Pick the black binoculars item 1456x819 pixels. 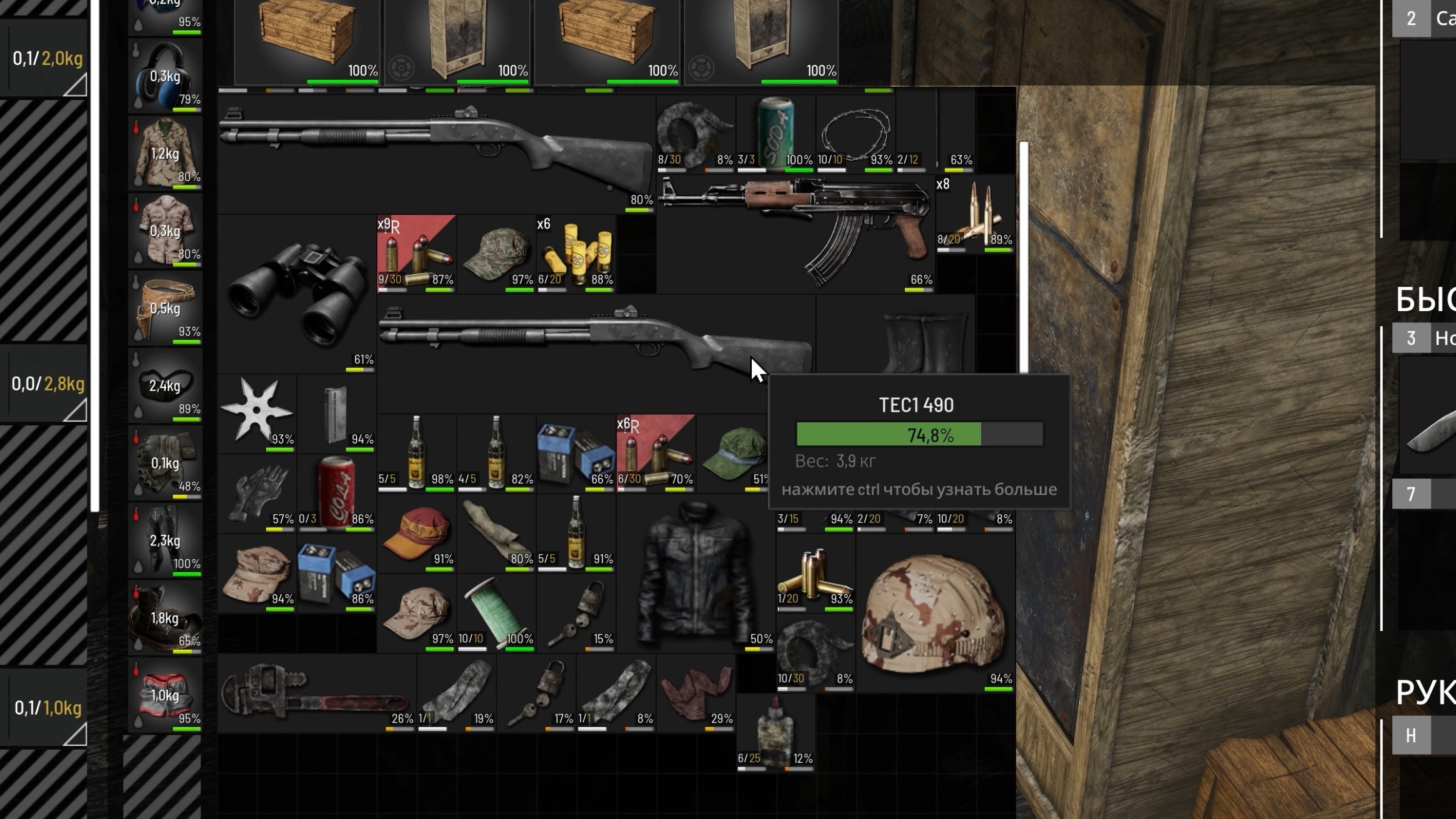[297, 295]
